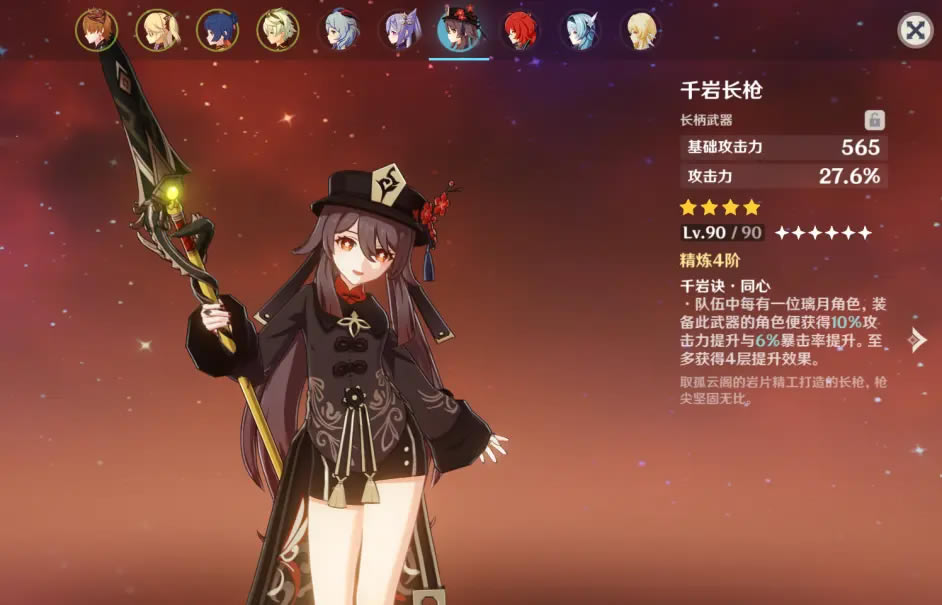Choose Eula's portrait with the black hairband
This screenshot has height=605, width=942.
pyautogui.click(x=581, y=30)
